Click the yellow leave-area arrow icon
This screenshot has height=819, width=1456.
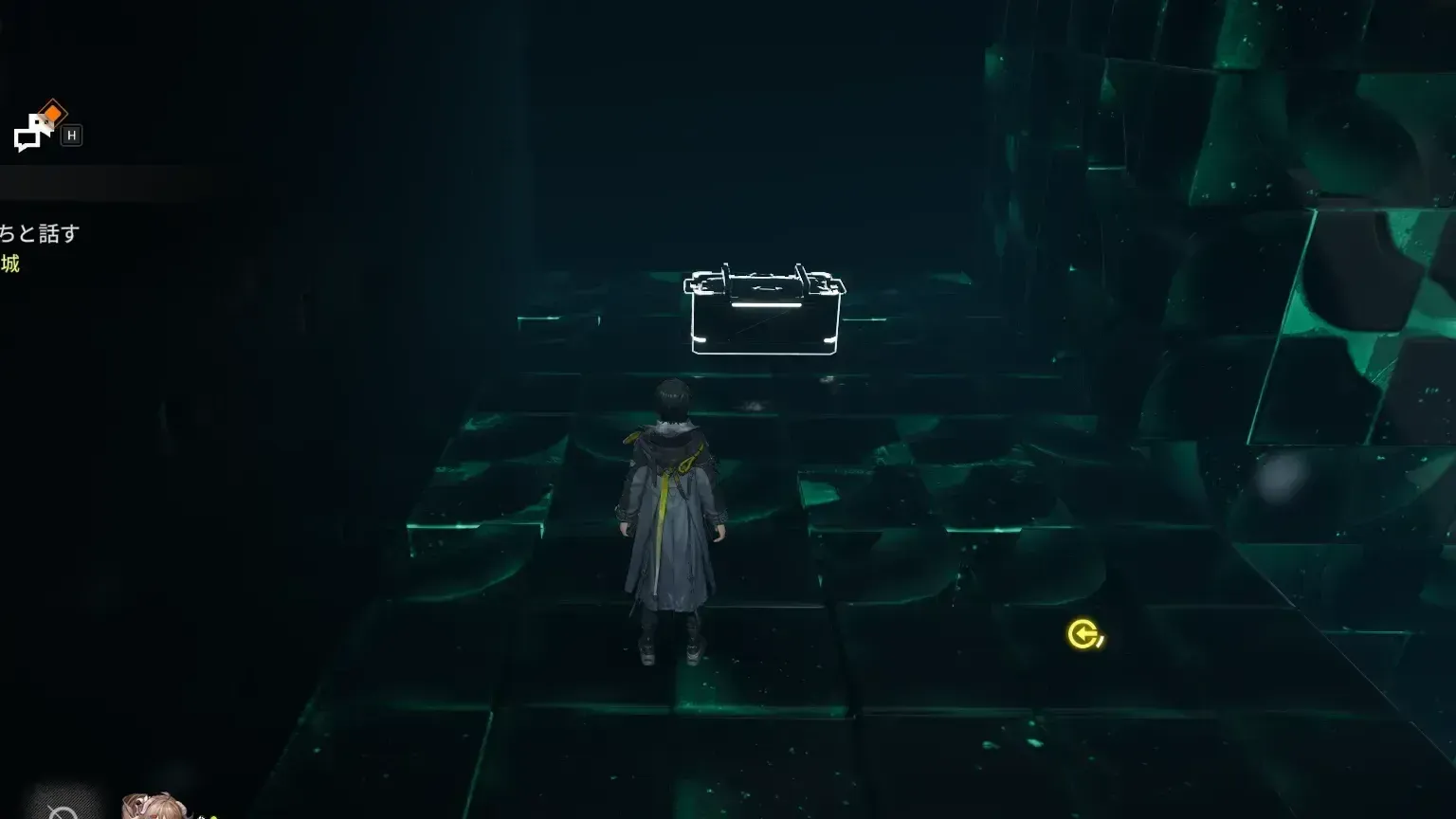tap(1083, 635)
